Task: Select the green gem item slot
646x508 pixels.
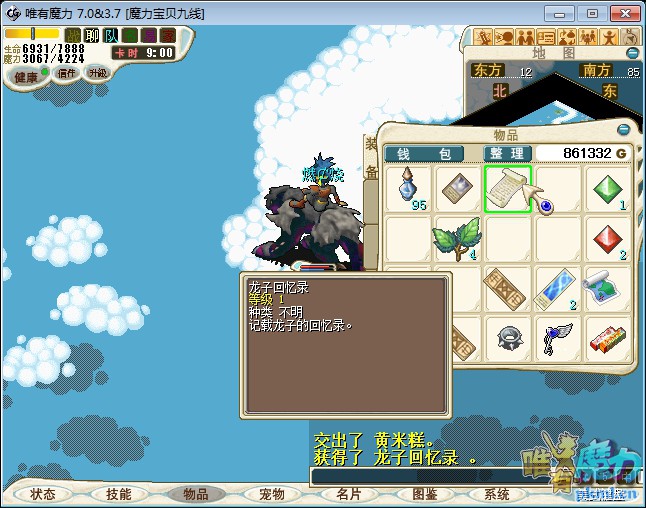Action: coord(608,188)
